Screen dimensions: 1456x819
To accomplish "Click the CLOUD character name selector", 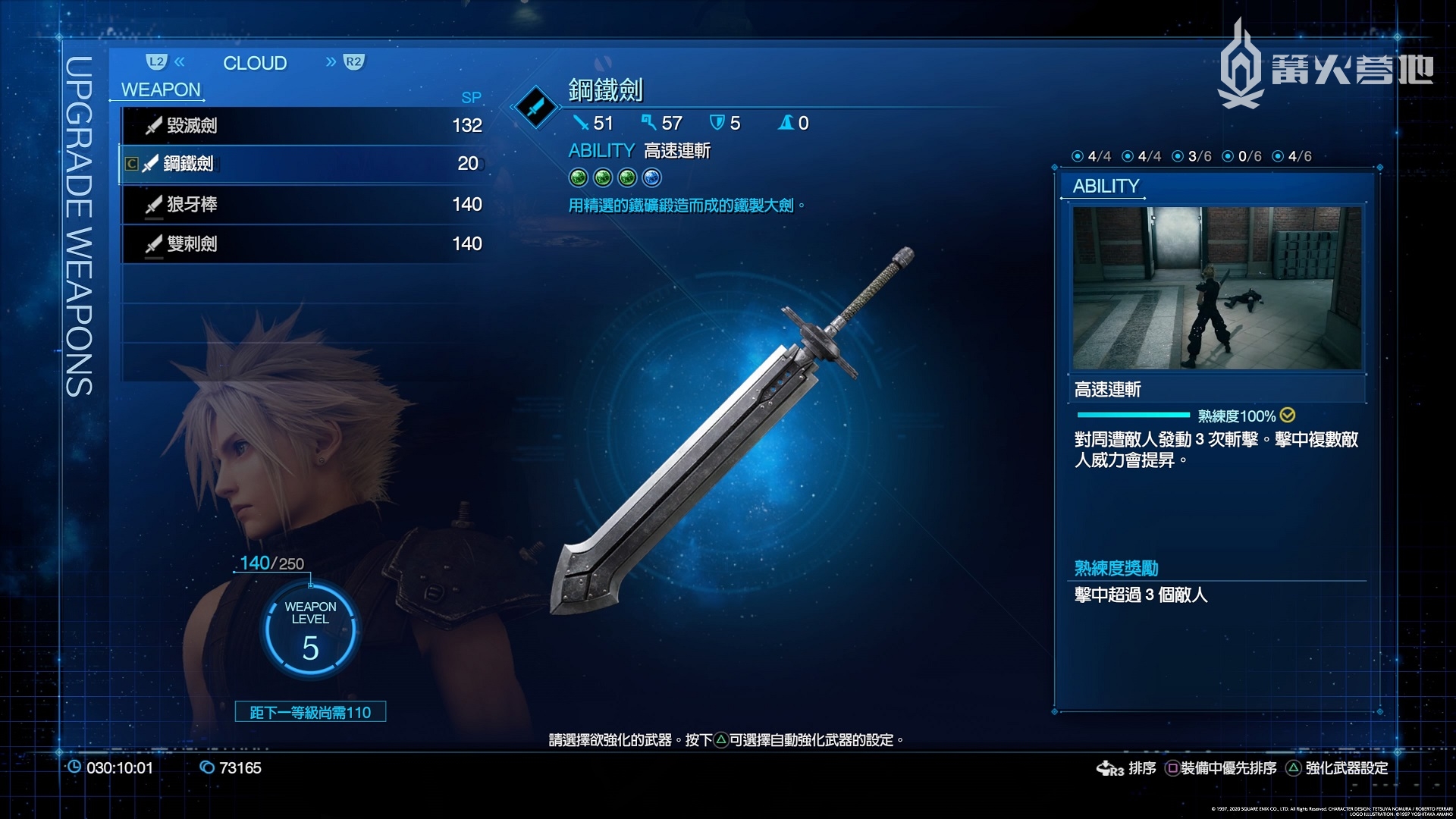I will point(255,63).
